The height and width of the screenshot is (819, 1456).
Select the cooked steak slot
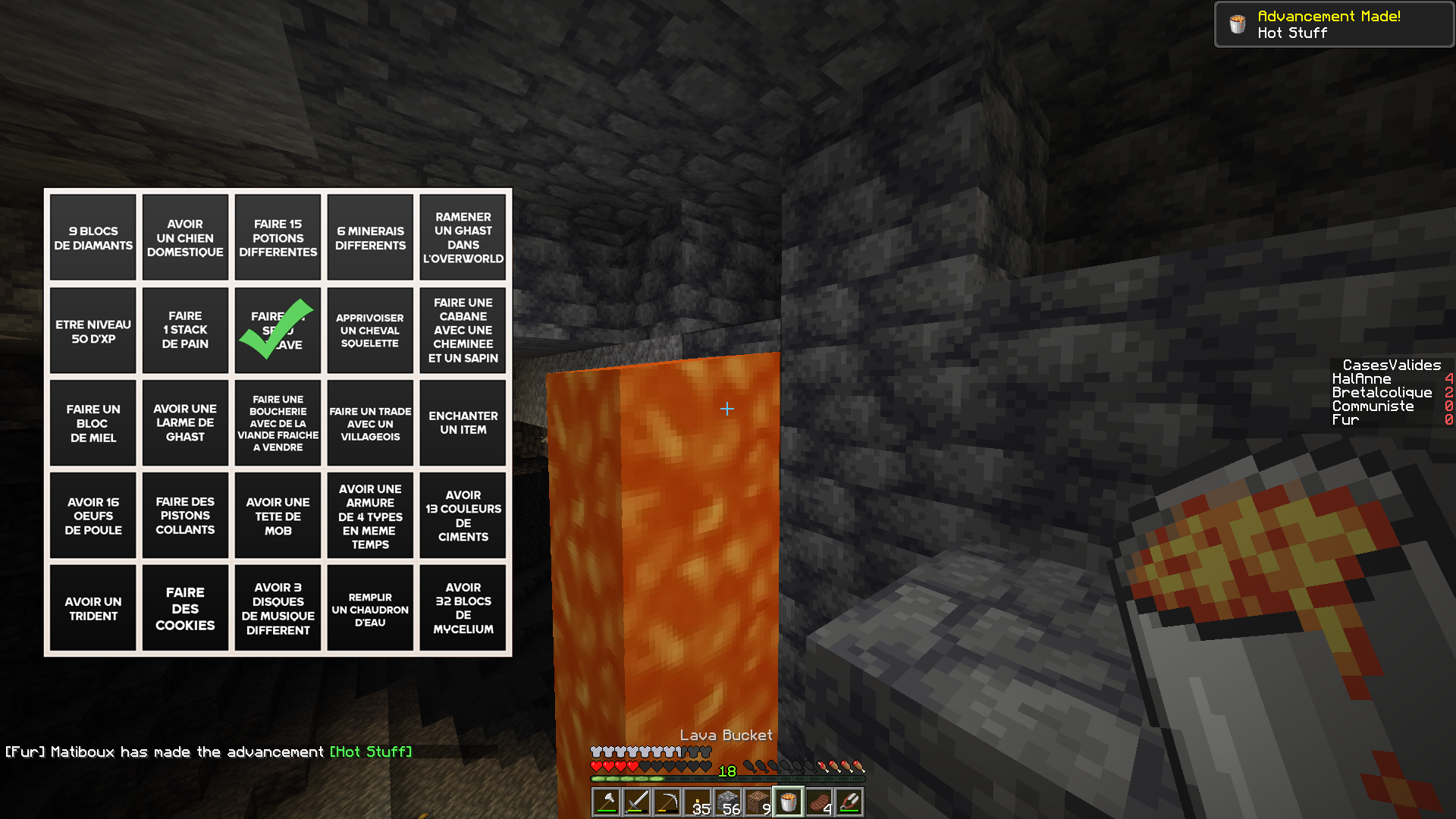point(819,802)
